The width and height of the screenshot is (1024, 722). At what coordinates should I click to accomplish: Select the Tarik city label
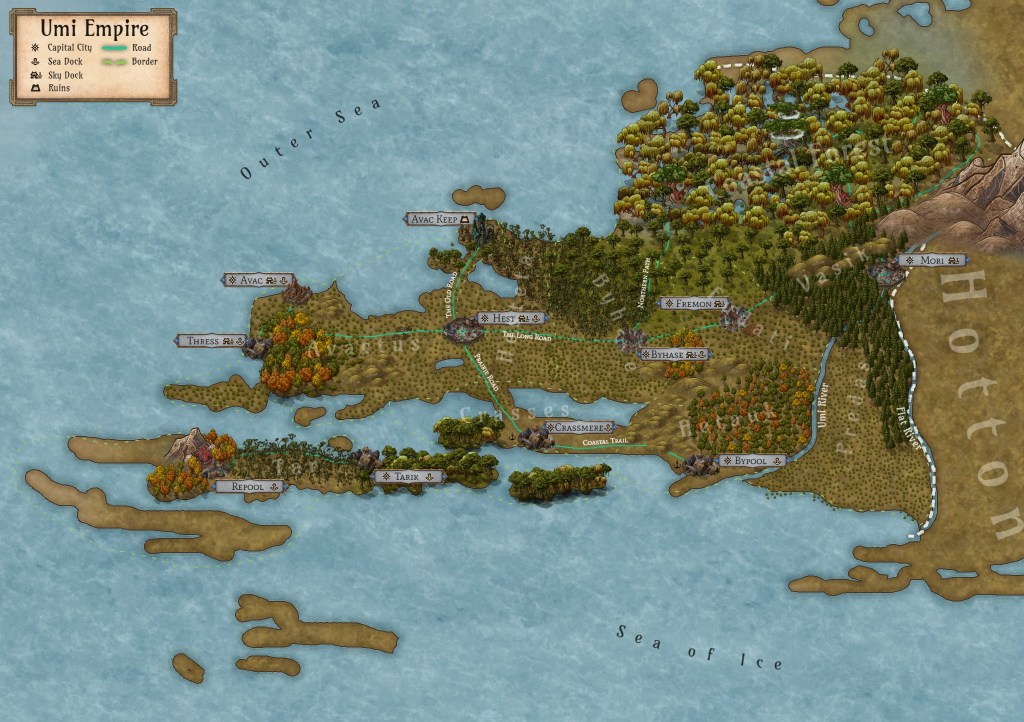[408, 478]
